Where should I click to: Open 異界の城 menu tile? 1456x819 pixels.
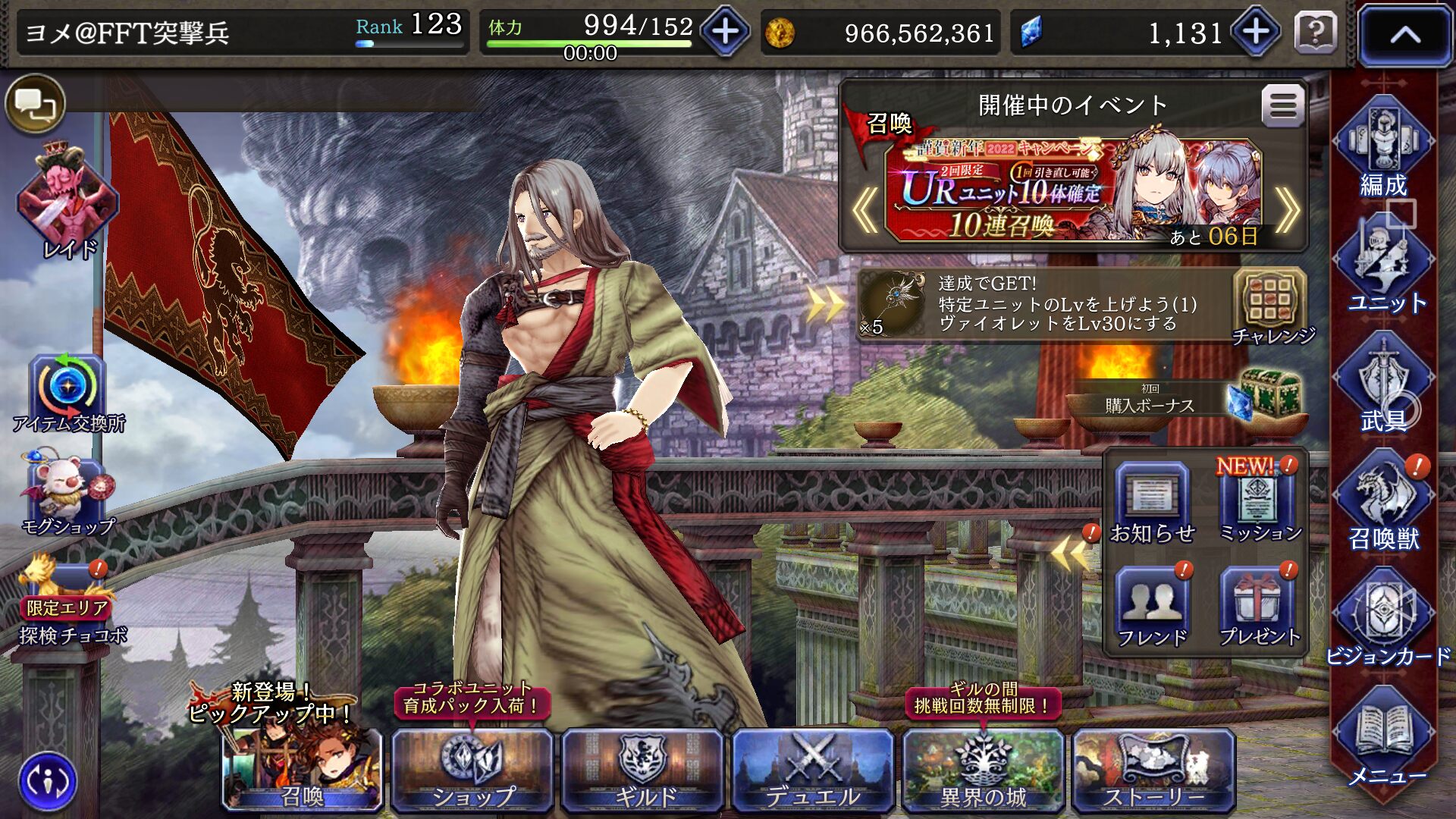coord(983,769)
